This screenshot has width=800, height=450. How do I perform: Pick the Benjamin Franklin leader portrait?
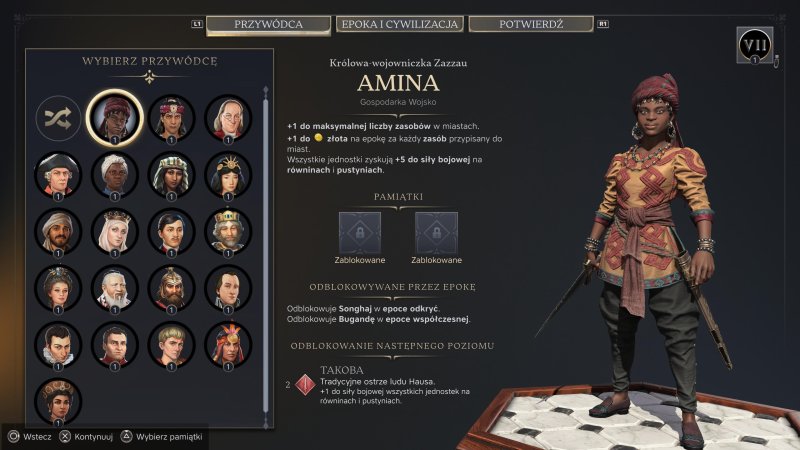pyautogui.click(x=227, y=118)
